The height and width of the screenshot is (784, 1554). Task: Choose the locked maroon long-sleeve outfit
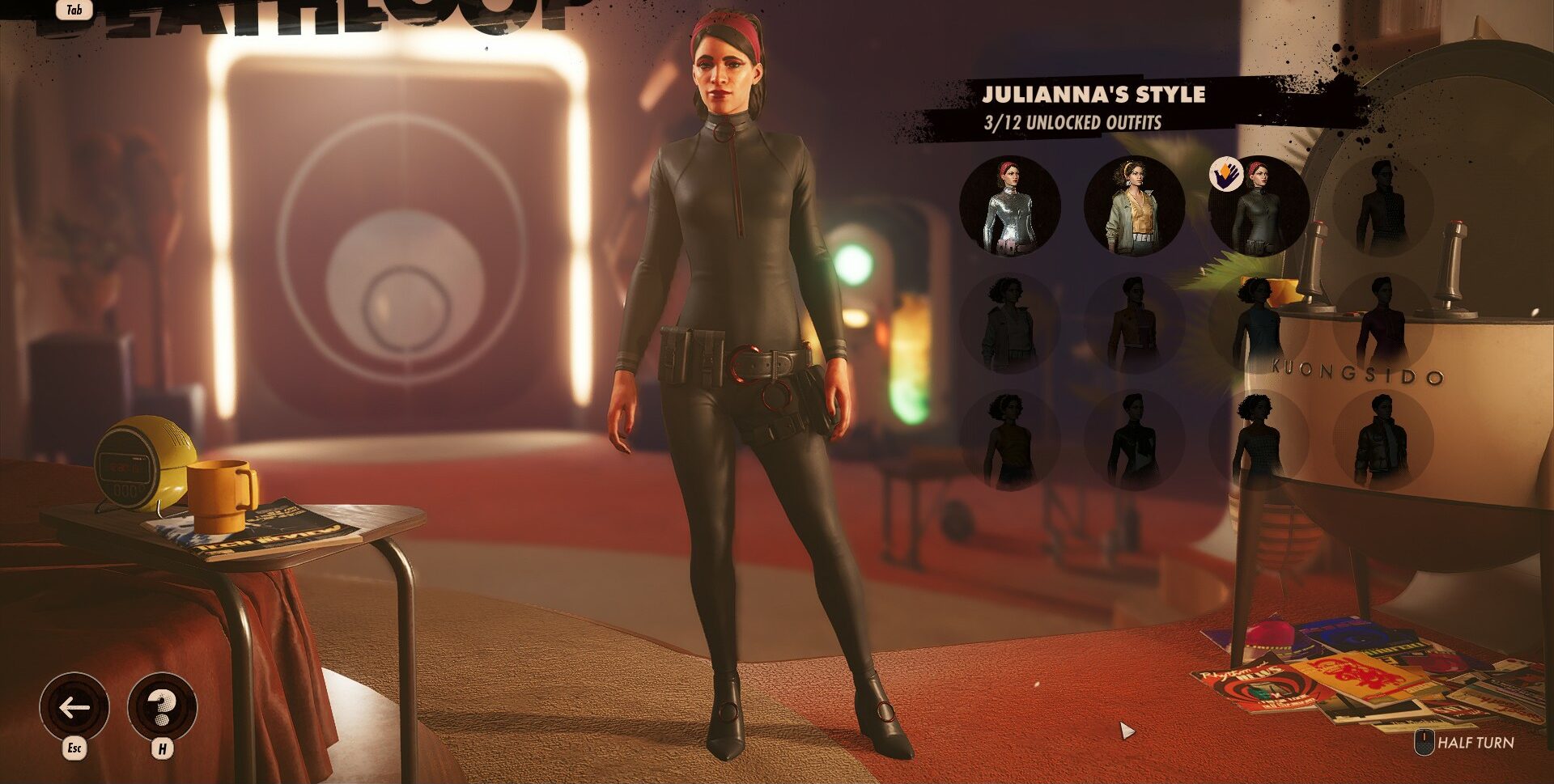[1383, 324]
